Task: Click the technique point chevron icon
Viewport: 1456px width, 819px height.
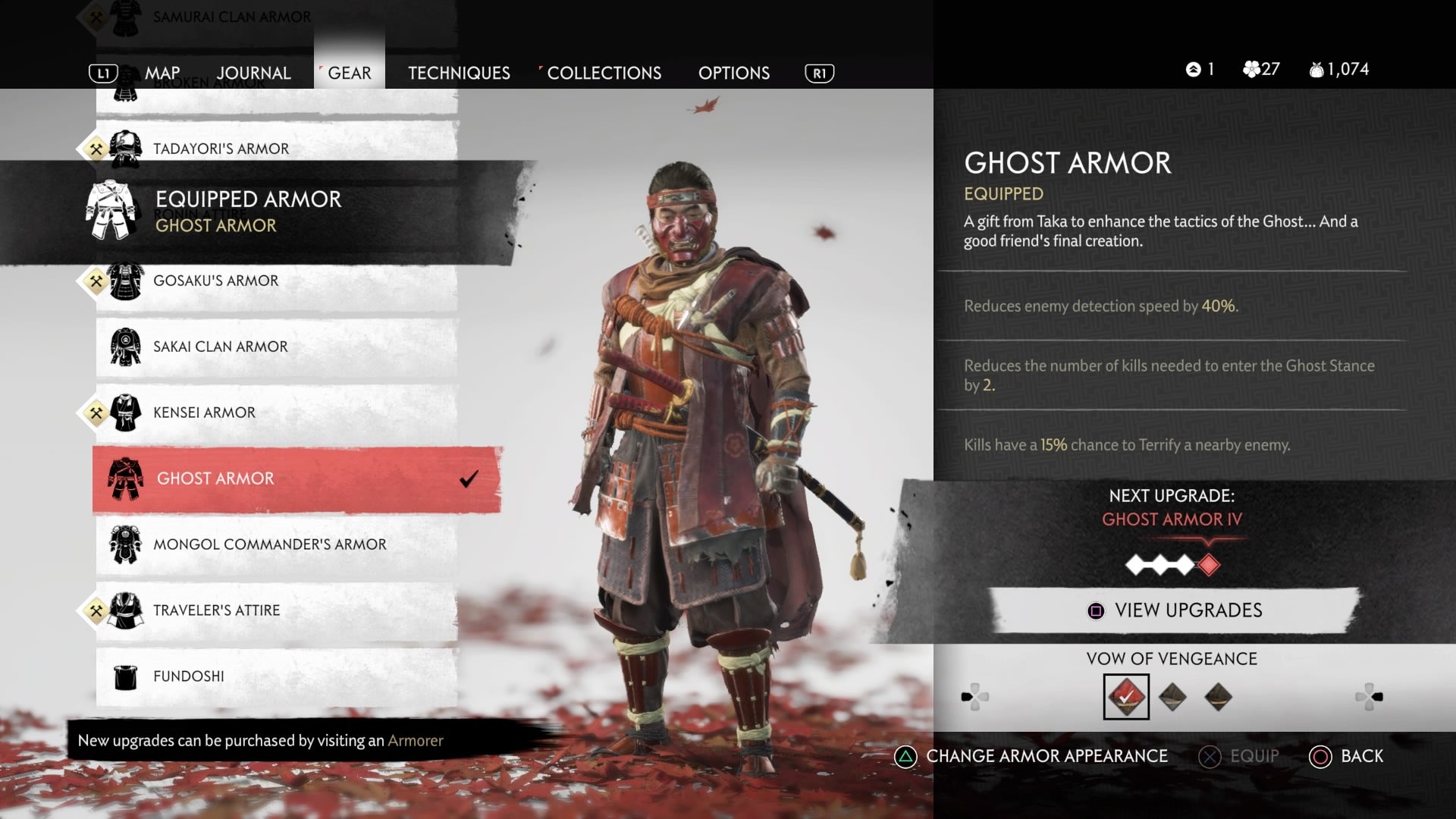Action: click(x=1192, y=68)
